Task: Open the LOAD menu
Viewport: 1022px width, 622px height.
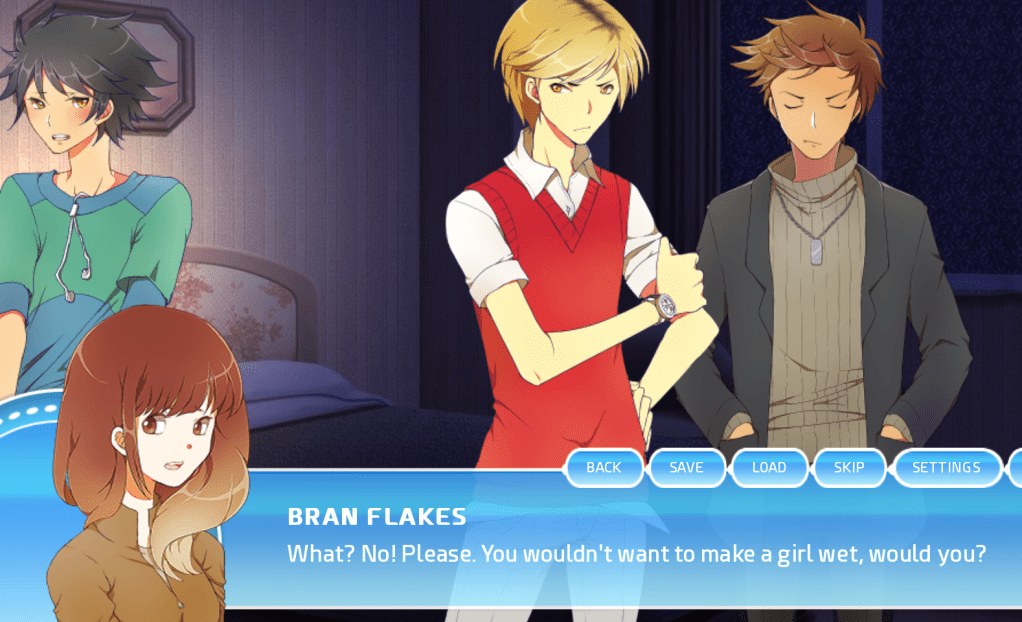Action: click(x=769, y=467)
